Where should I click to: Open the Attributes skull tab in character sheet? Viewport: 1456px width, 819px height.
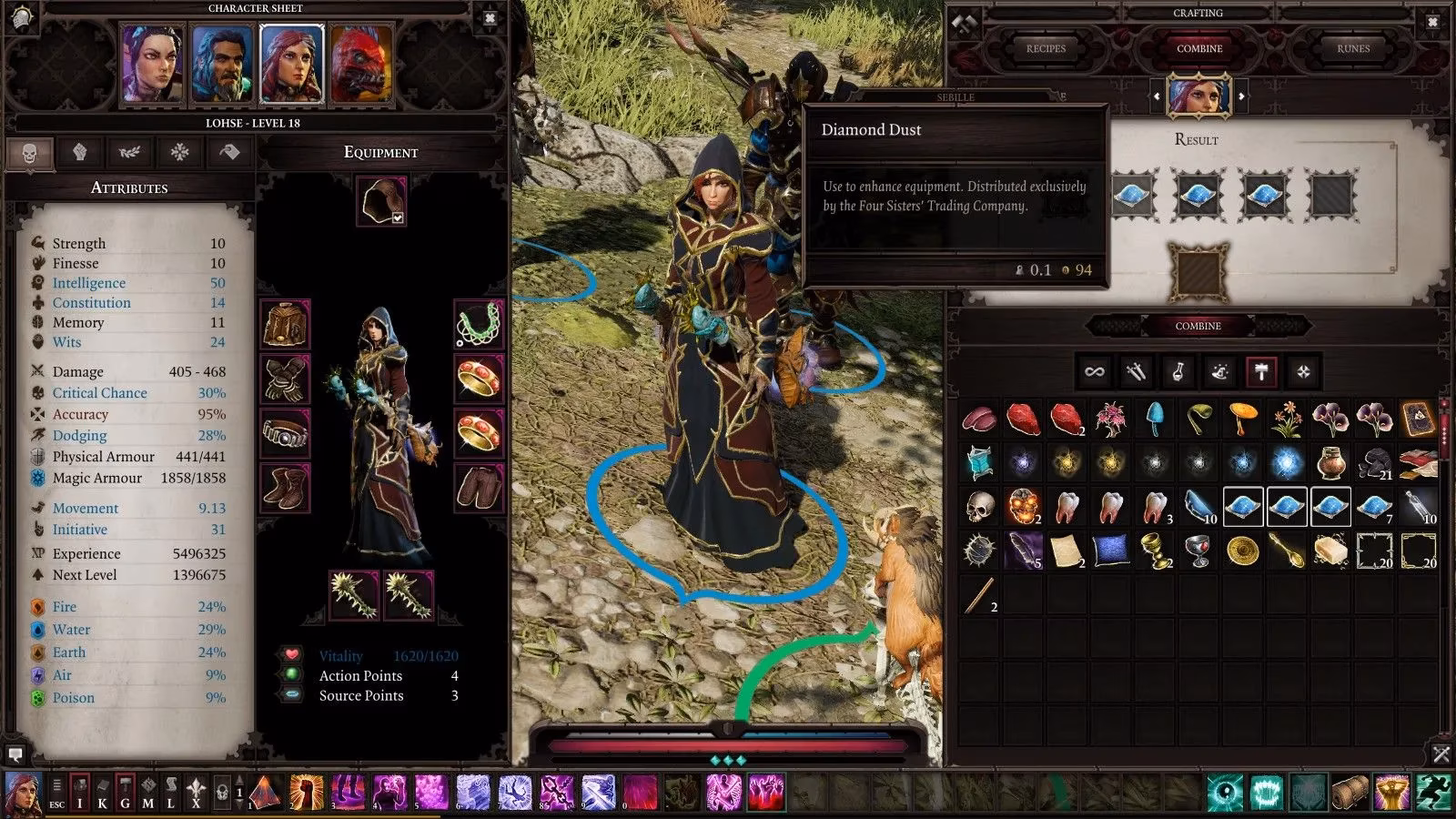[x=29, y=153]
